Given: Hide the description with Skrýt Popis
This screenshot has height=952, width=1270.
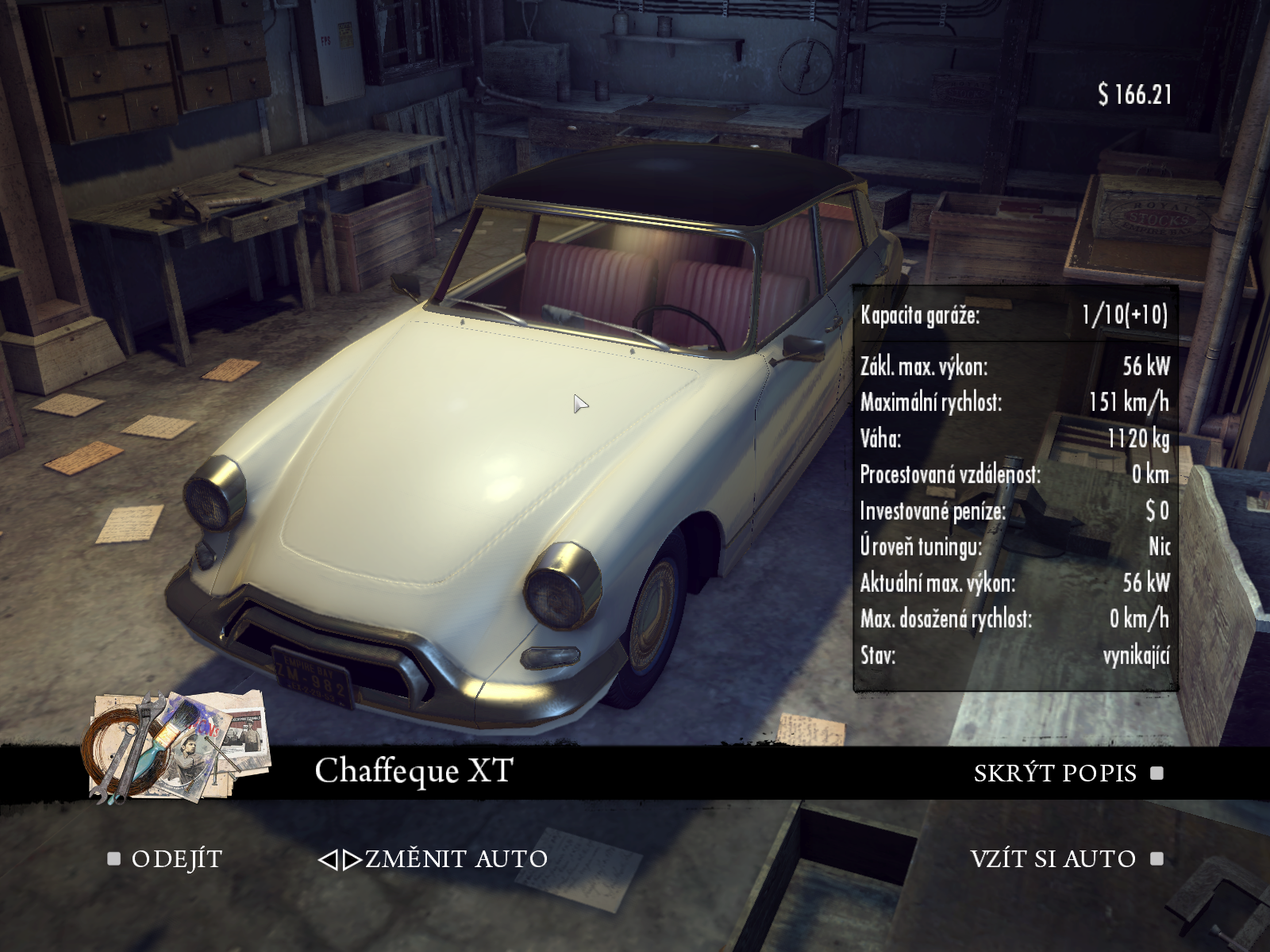Looking at the screenshot, I should pyautogui.click(x=1055, y=773).
